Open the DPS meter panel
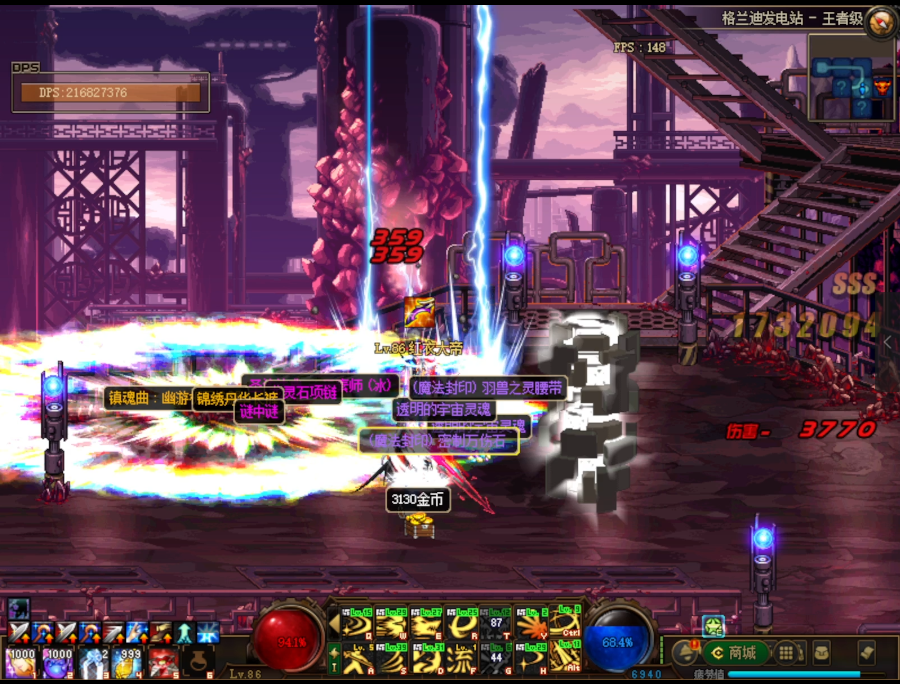Image resolution: width=900 pixels, height=684 pixels. coord(110,92)
